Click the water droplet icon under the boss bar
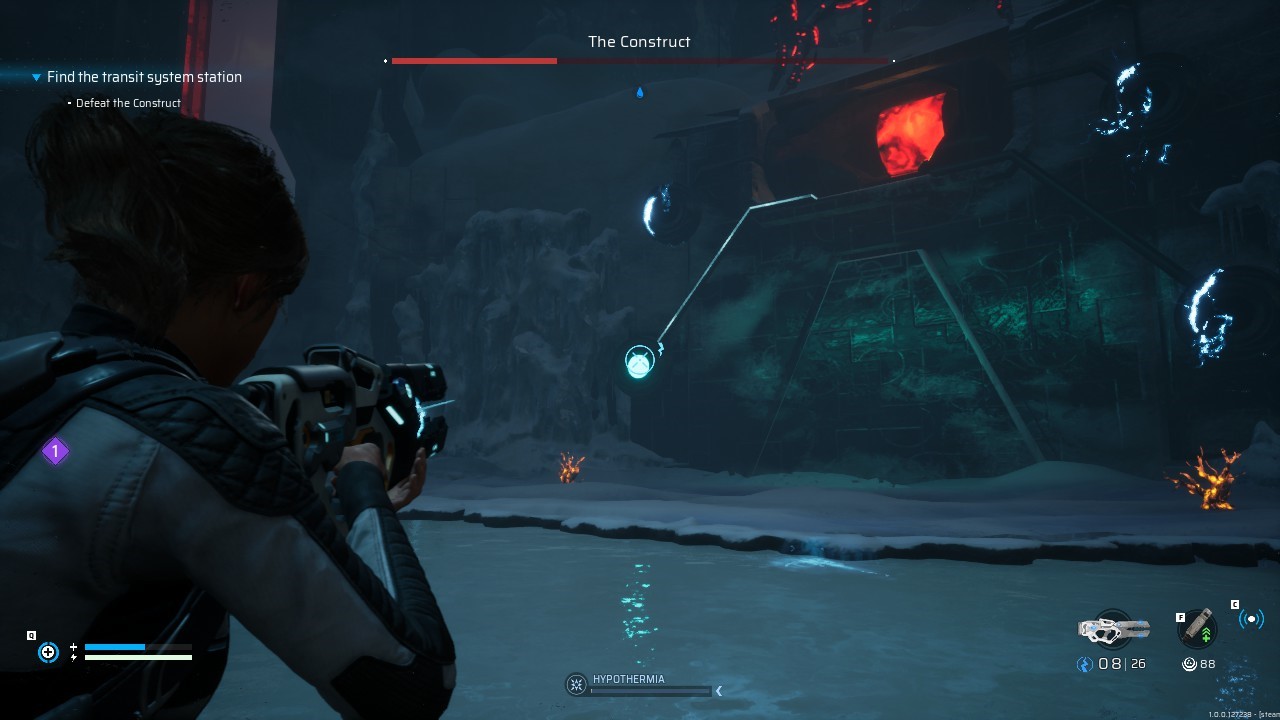This screenshot has width=1280, height=720. tap(639, 92)
